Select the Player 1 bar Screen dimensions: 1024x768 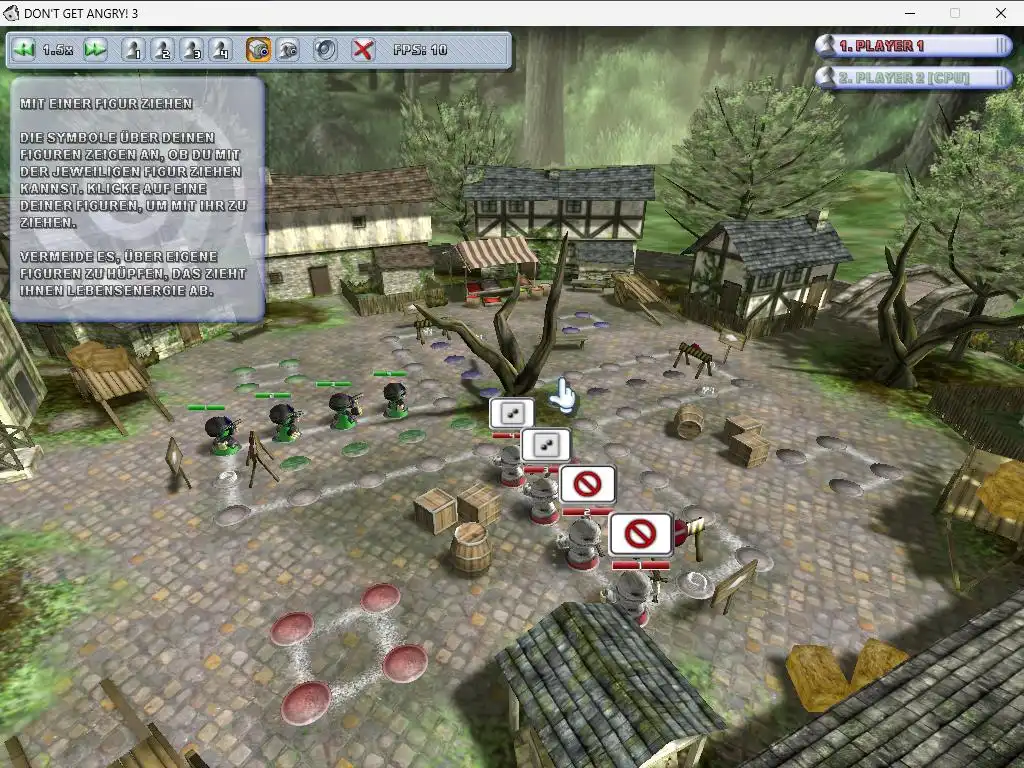pos(914,46)
